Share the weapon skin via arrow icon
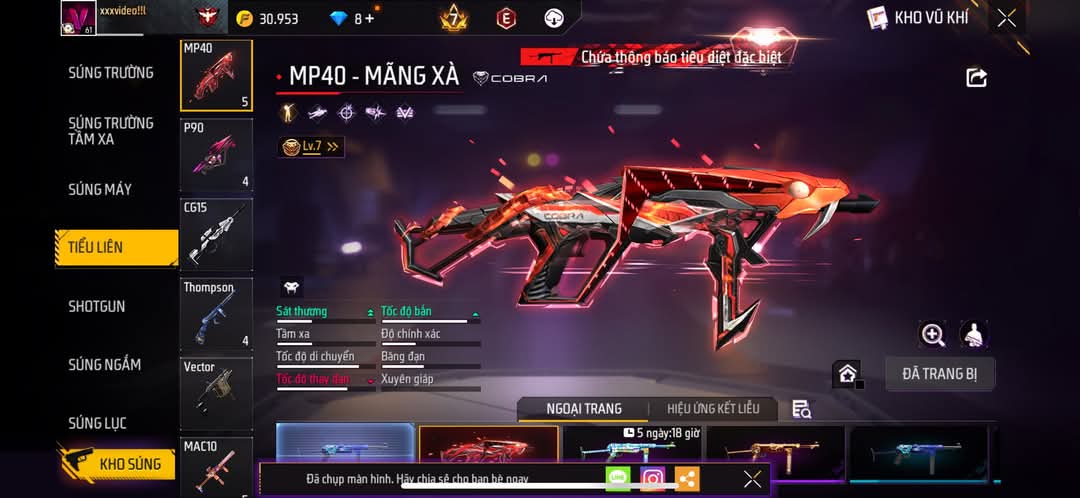 pyautogui.click(x=976, y=78)
